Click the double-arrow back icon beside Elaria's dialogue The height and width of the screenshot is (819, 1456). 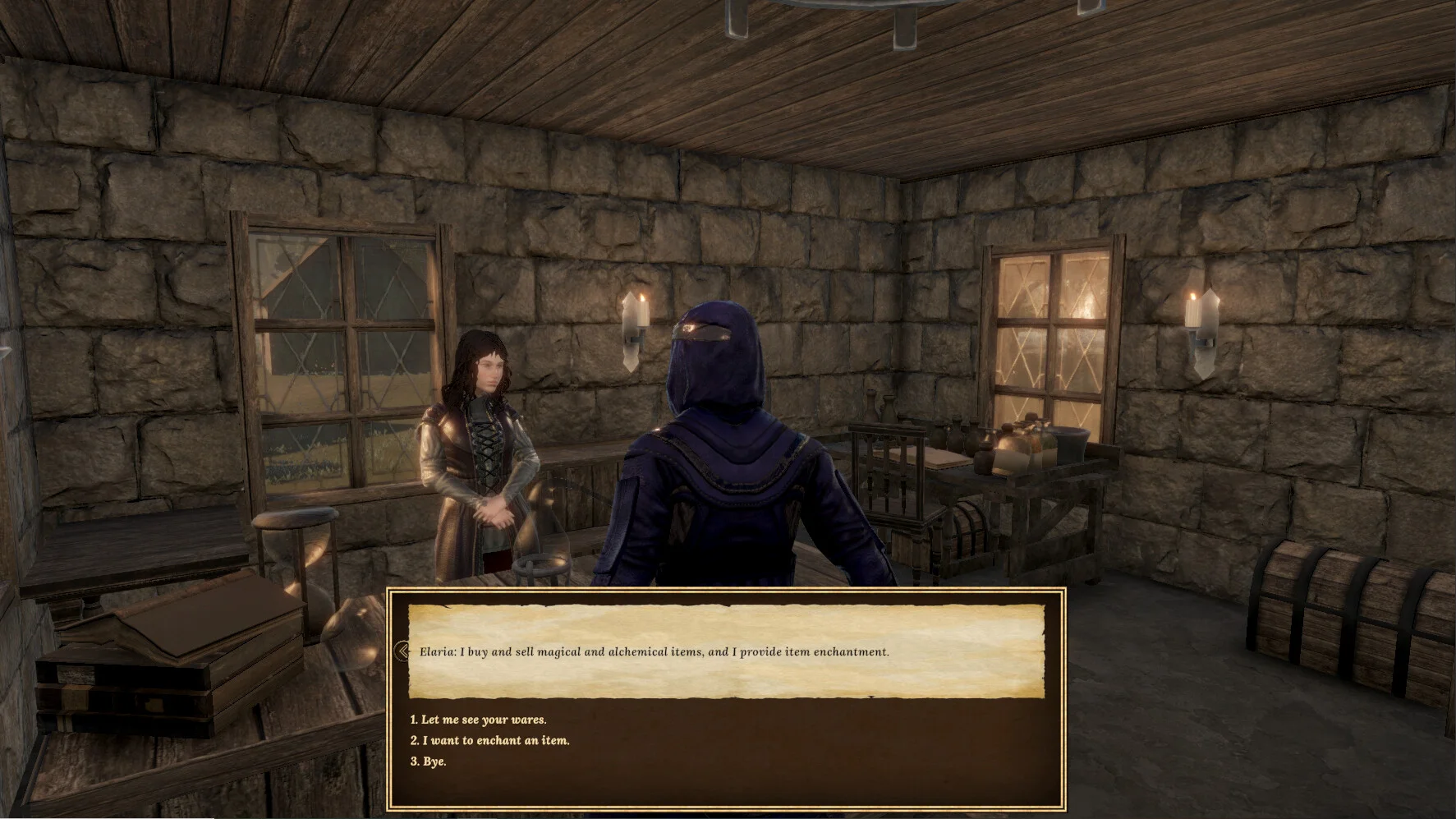[401, 651]
